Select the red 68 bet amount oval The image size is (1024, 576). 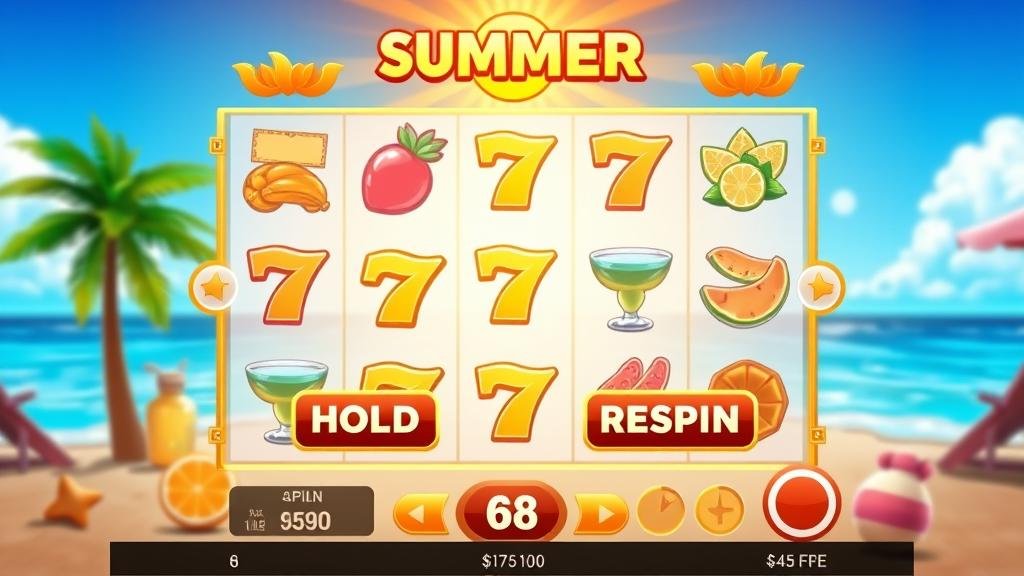511,513
